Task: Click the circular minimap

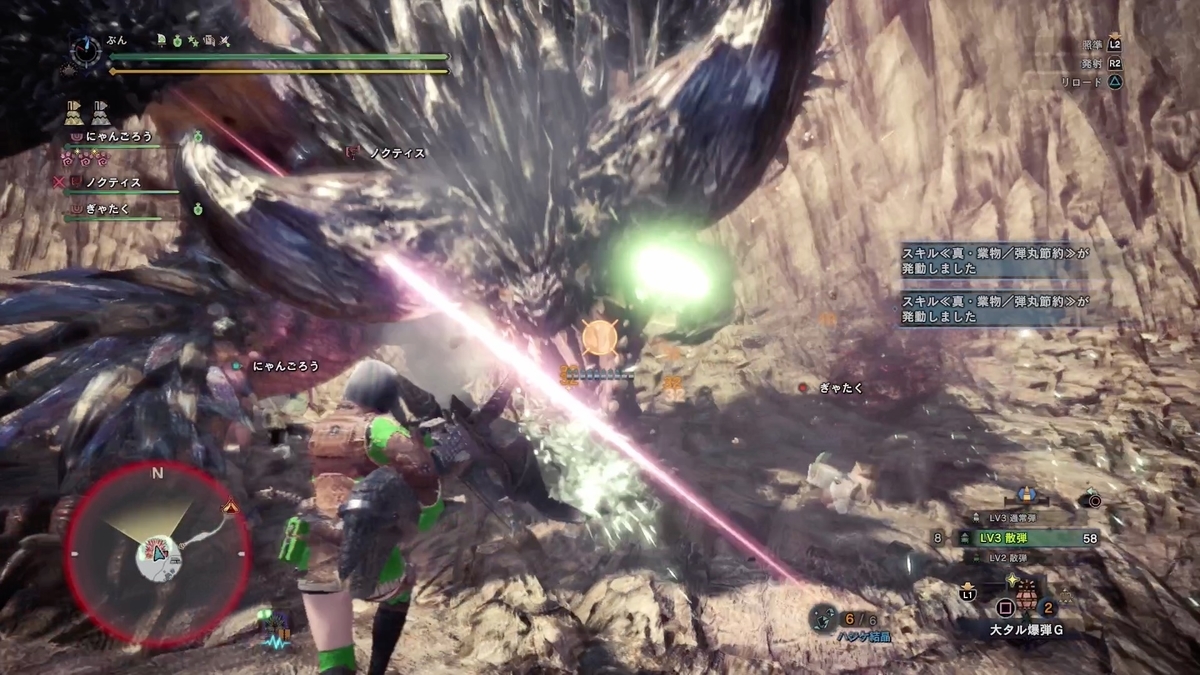Action: click(x=158, y=553)
